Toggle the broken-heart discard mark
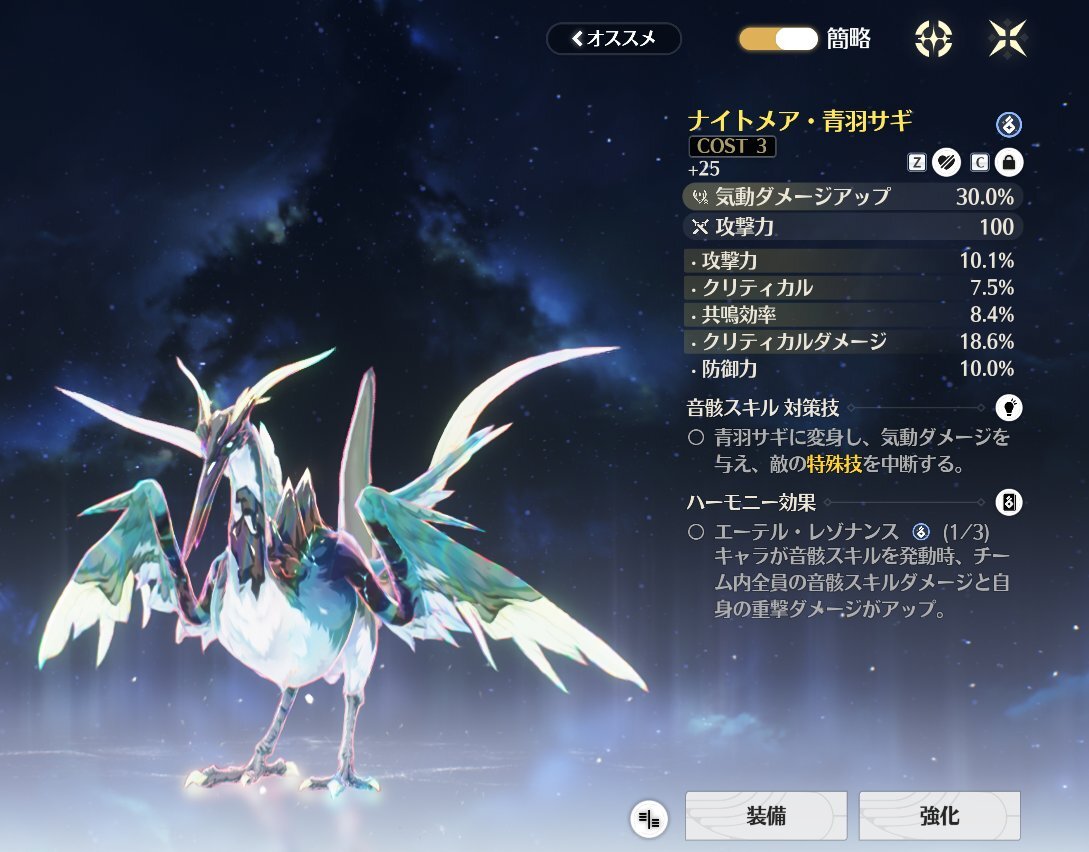1089x852 pixels. (x=946, y=161)
